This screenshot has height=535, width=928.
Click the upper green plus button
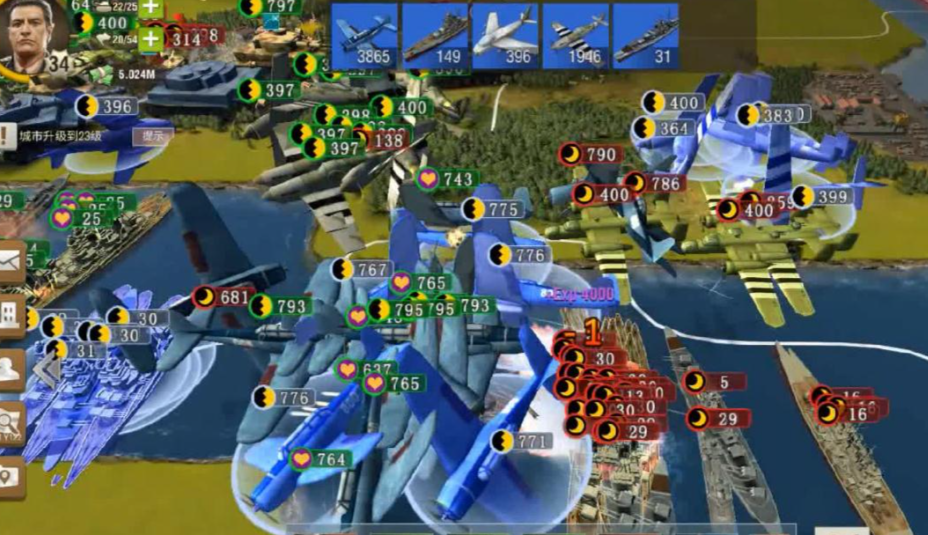(150, 8)
